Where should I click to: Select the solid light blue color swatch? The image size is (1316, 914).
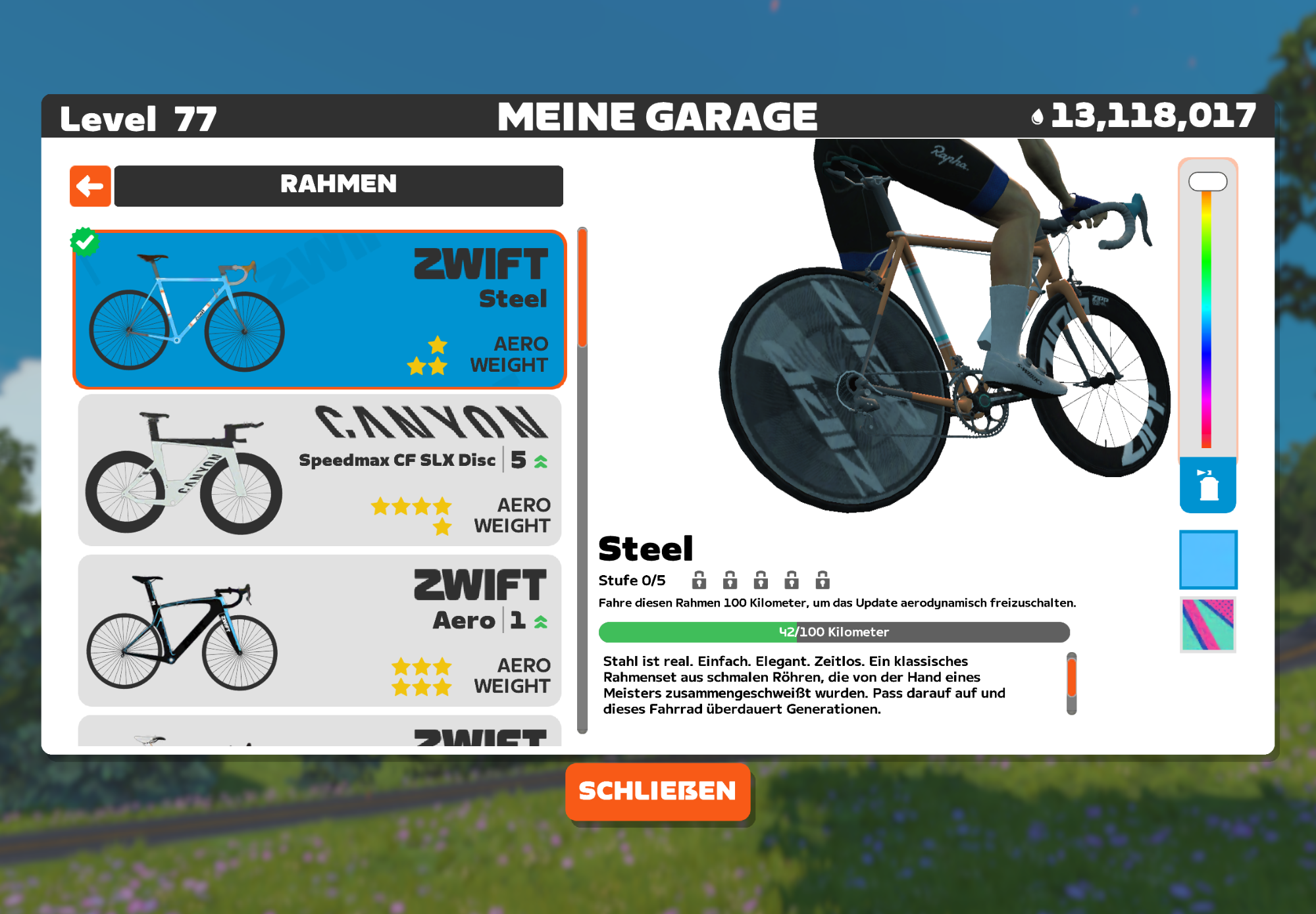point(1207,559)
